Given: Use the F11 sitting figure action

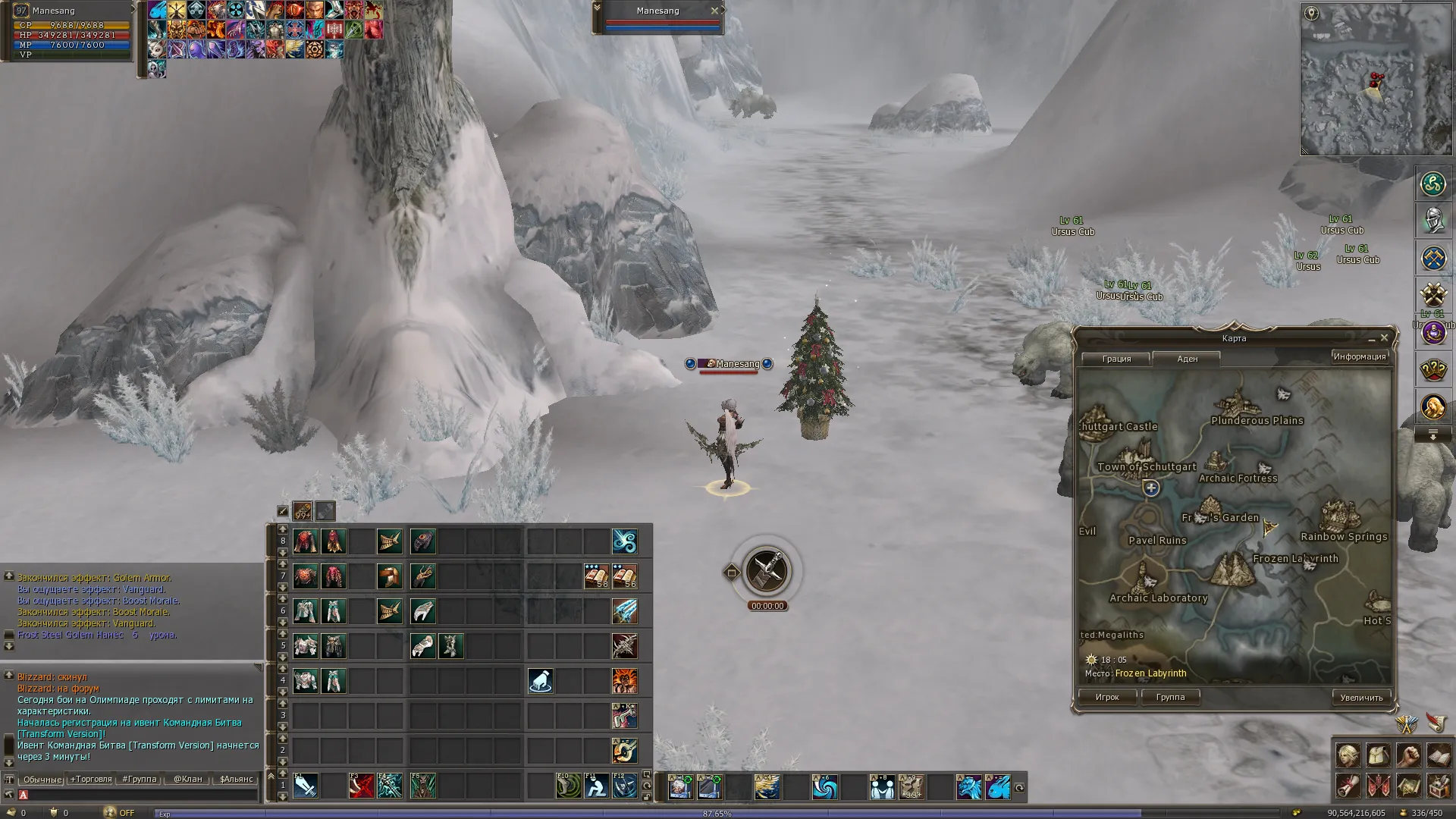Looking at the screenshot, I should click(596, 786).
